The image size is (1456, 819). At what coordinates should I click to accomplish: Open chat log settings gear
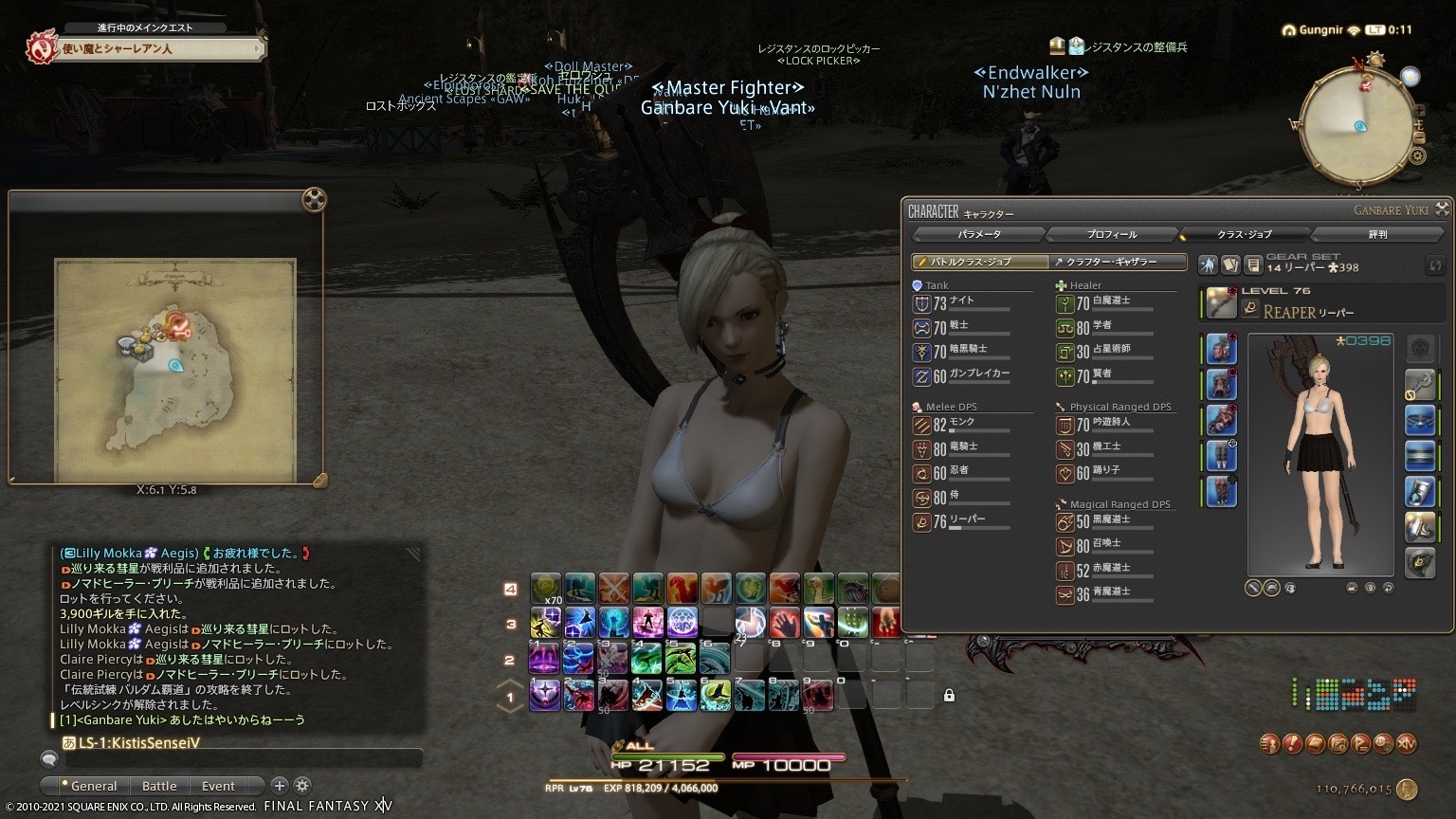[x=302, y=785]
